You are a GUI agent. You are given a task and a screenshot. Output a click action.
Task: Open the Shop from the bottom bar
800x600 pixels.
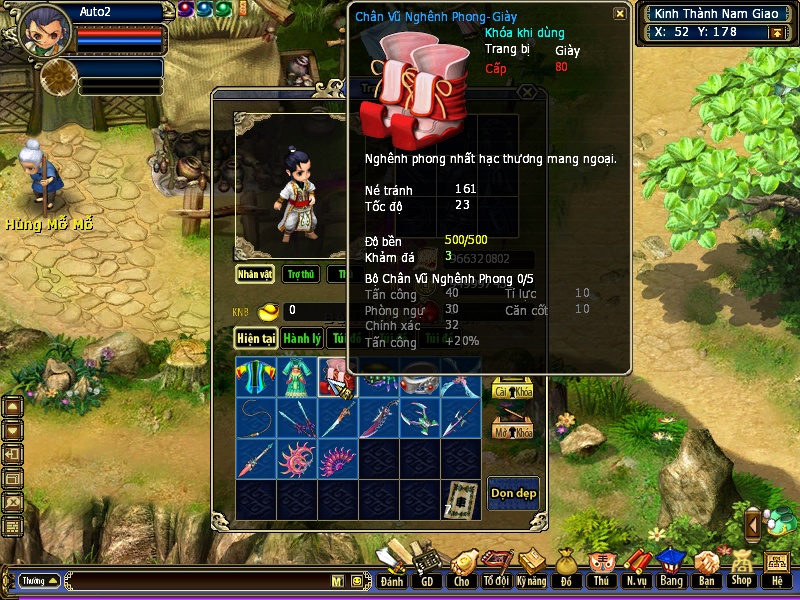(x=741, y=568)
